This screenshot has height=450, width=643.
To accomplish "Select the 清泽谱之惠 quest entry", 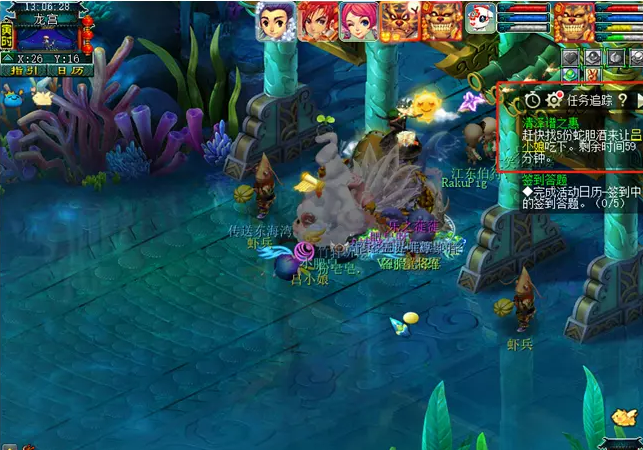I will click(550, 121).
